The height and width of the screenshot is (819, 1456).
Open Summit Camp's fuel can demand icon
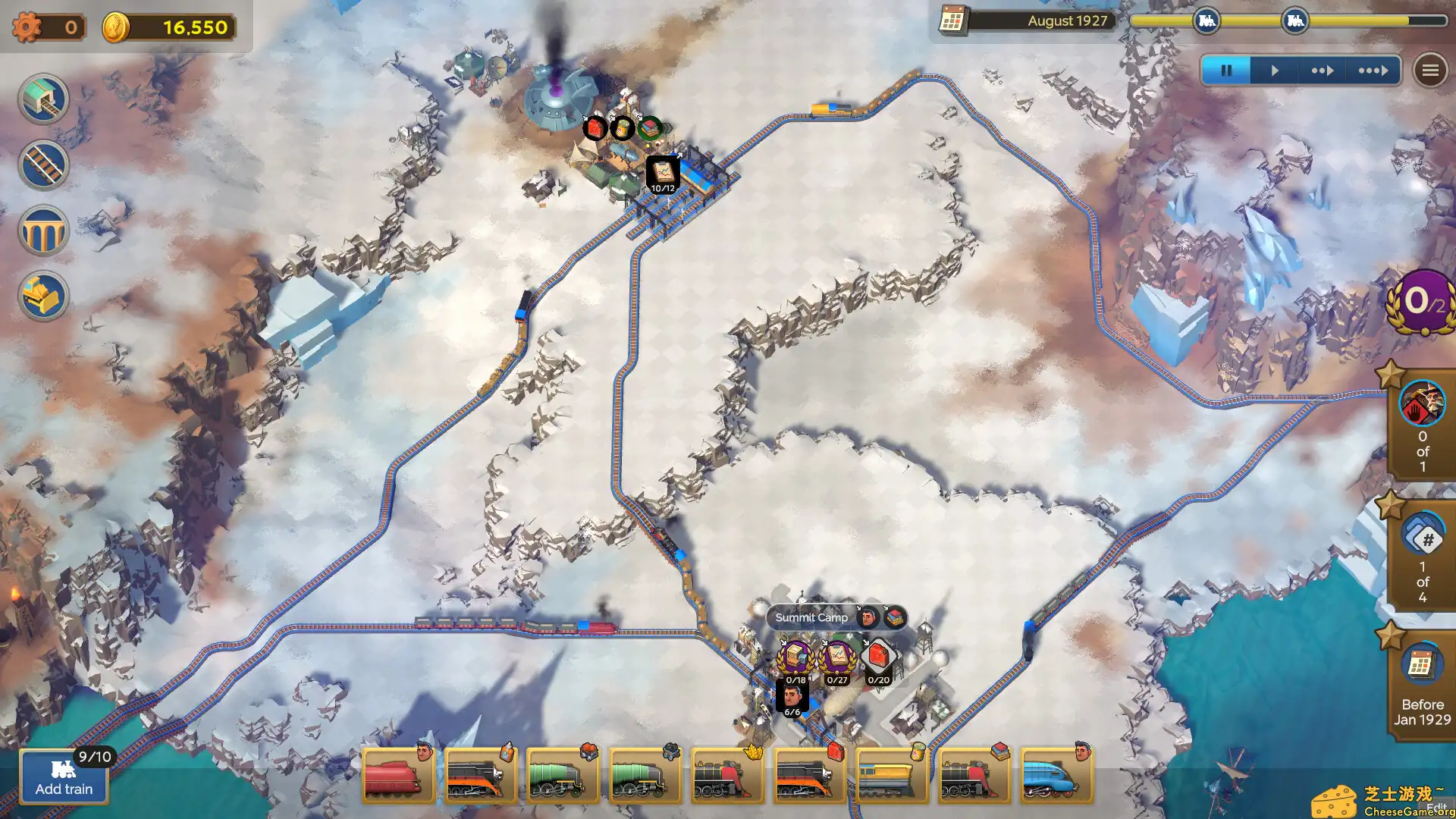point(879,658)
